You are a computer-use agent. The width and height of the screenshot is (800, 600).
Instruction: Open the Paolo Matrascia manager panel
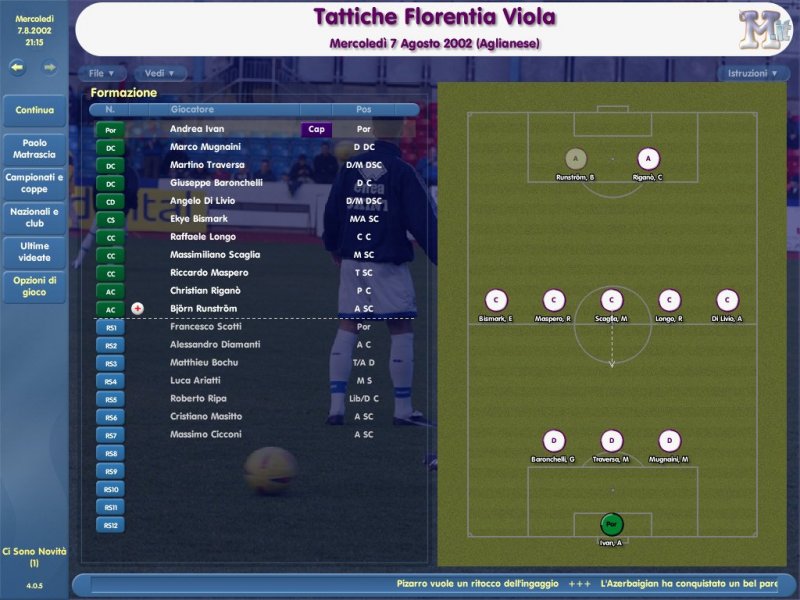click(35, 149)
